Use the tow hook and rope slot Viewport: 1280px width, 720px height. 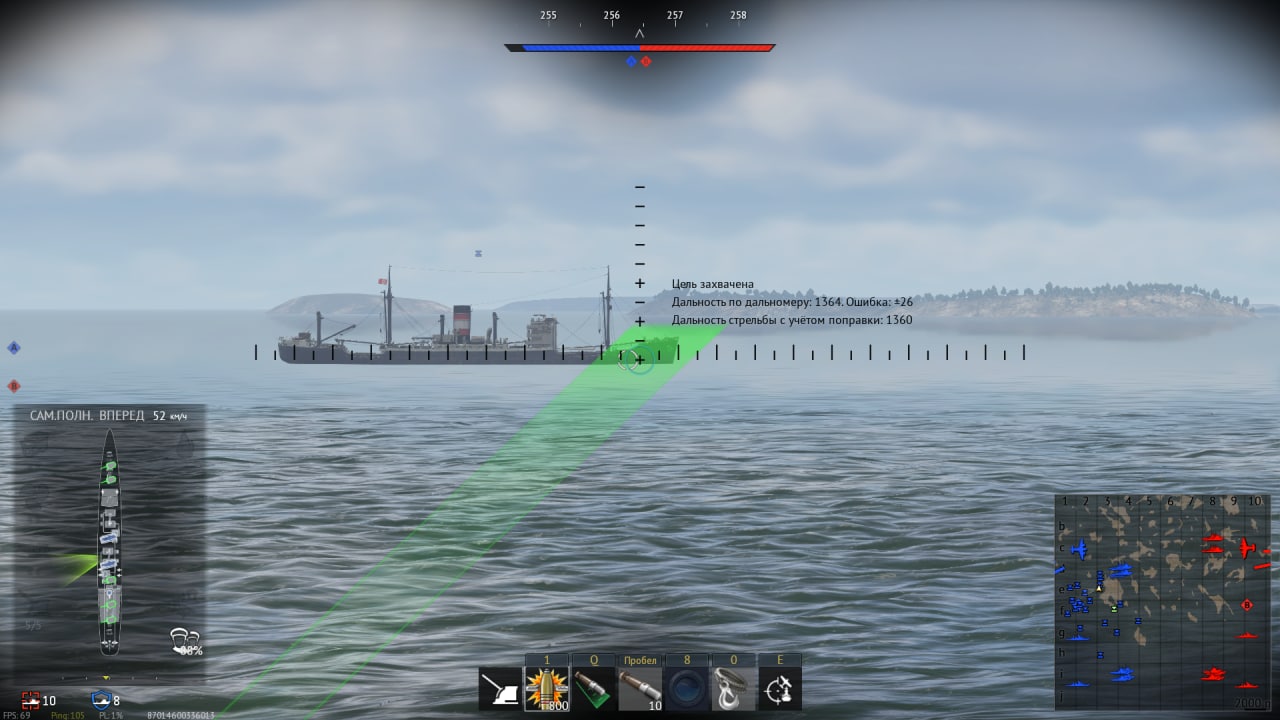point(733,689)
